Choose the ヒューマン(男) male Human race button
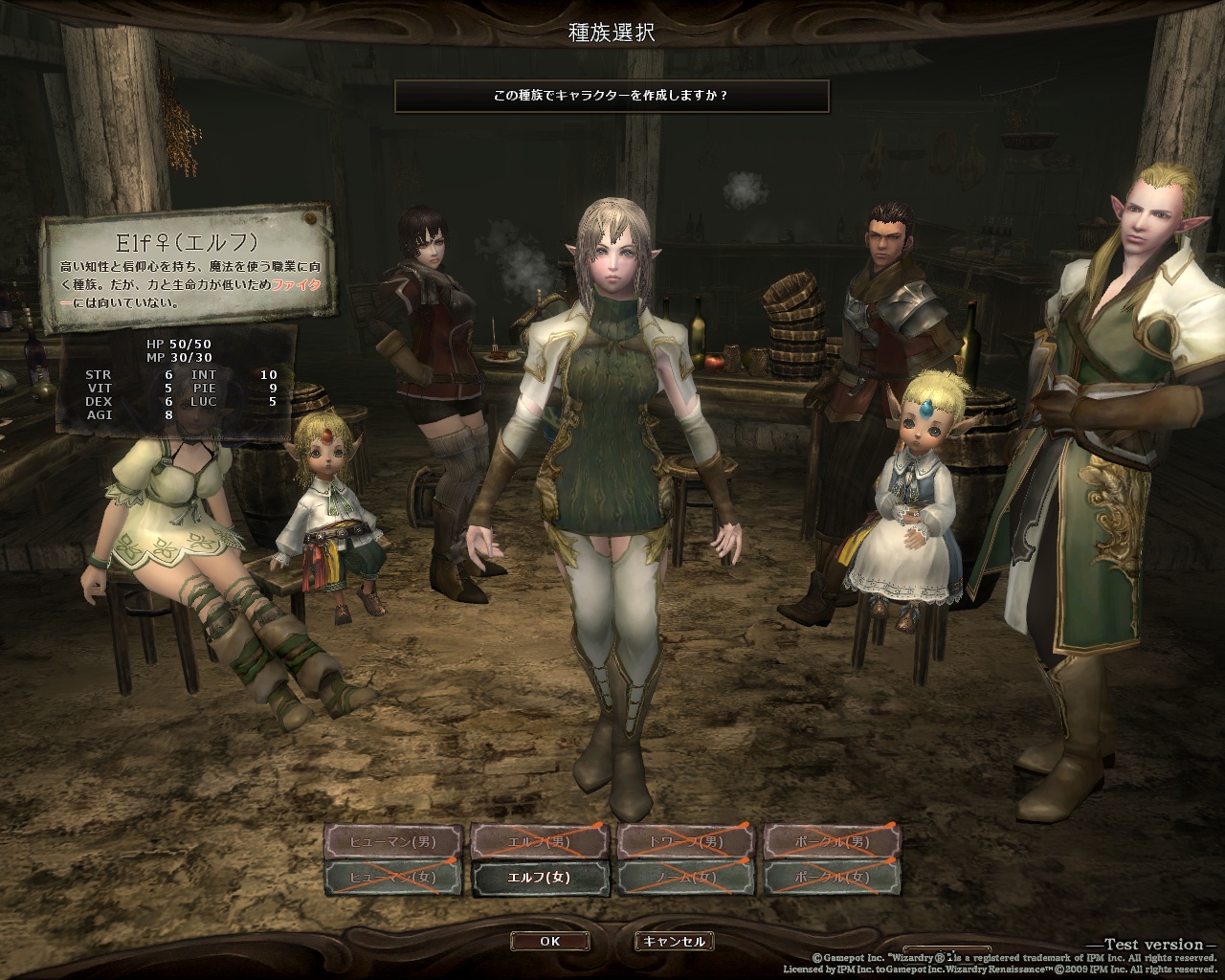This screenshot has width=1225, height=980. [x=393, y=842]
